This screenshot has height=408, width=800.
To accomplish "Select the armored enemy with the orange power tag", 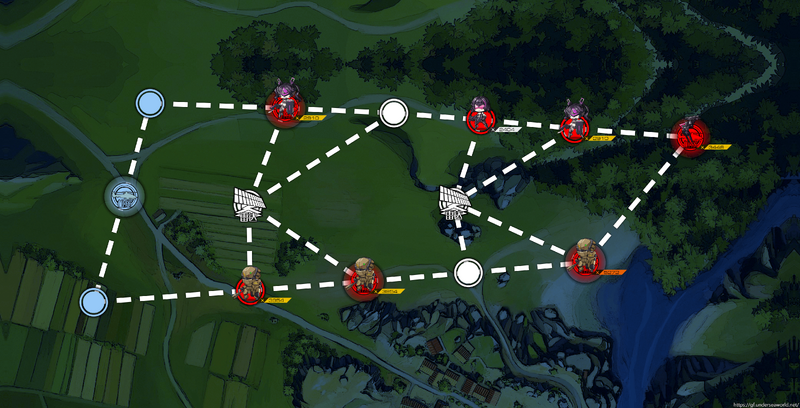I will pos(583,261).
